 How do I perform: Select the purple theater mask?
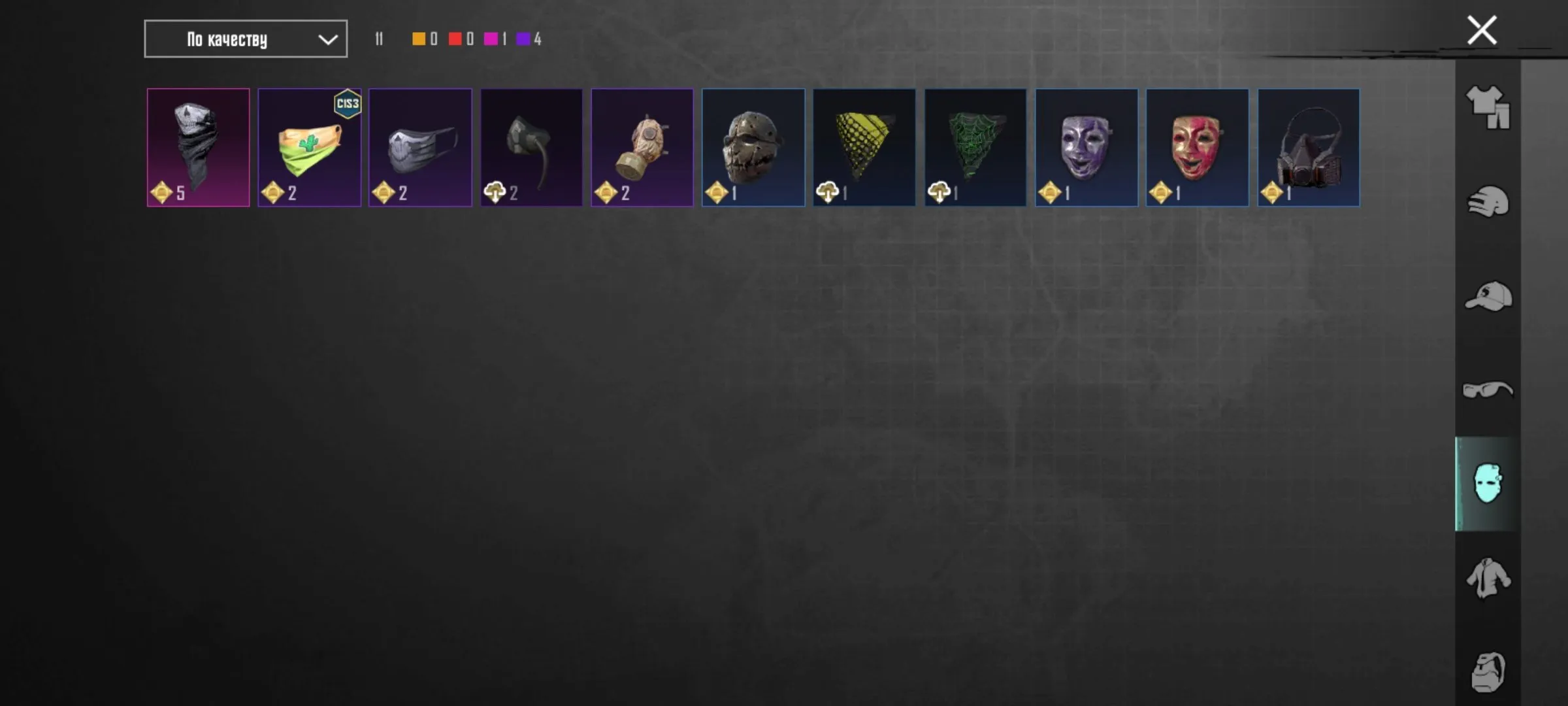click(1086, 146)
